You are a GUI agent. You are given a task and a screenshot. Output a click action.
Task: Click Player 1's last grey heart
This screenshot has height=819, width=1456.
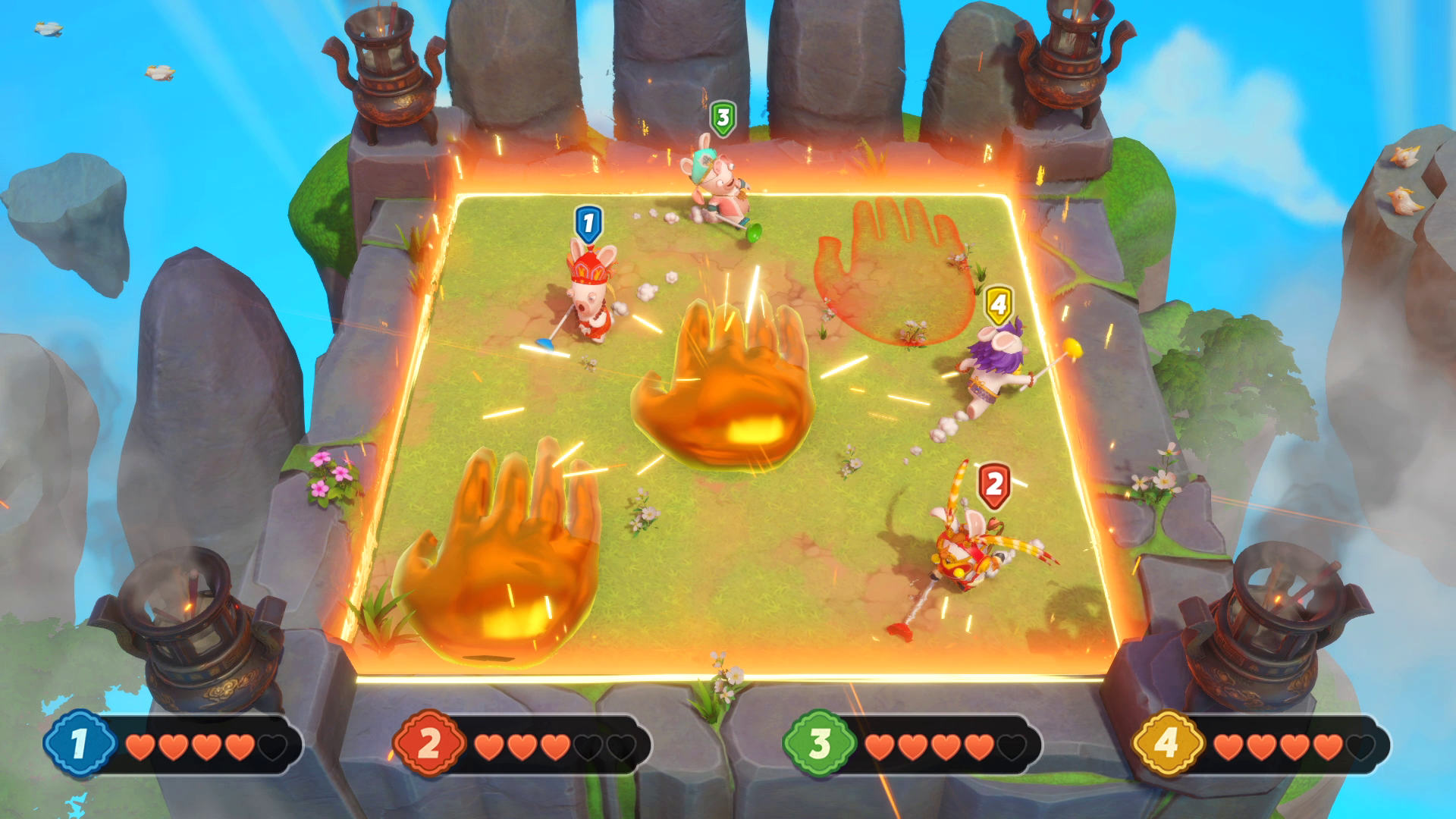pos(271,747)
